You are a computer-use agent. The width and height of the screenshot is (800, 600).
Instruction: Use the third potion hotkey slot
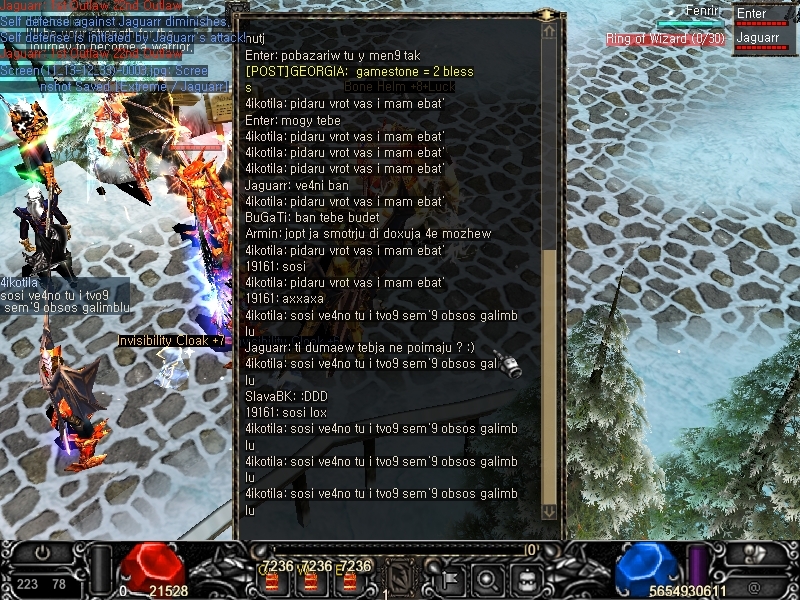point(347,579)
